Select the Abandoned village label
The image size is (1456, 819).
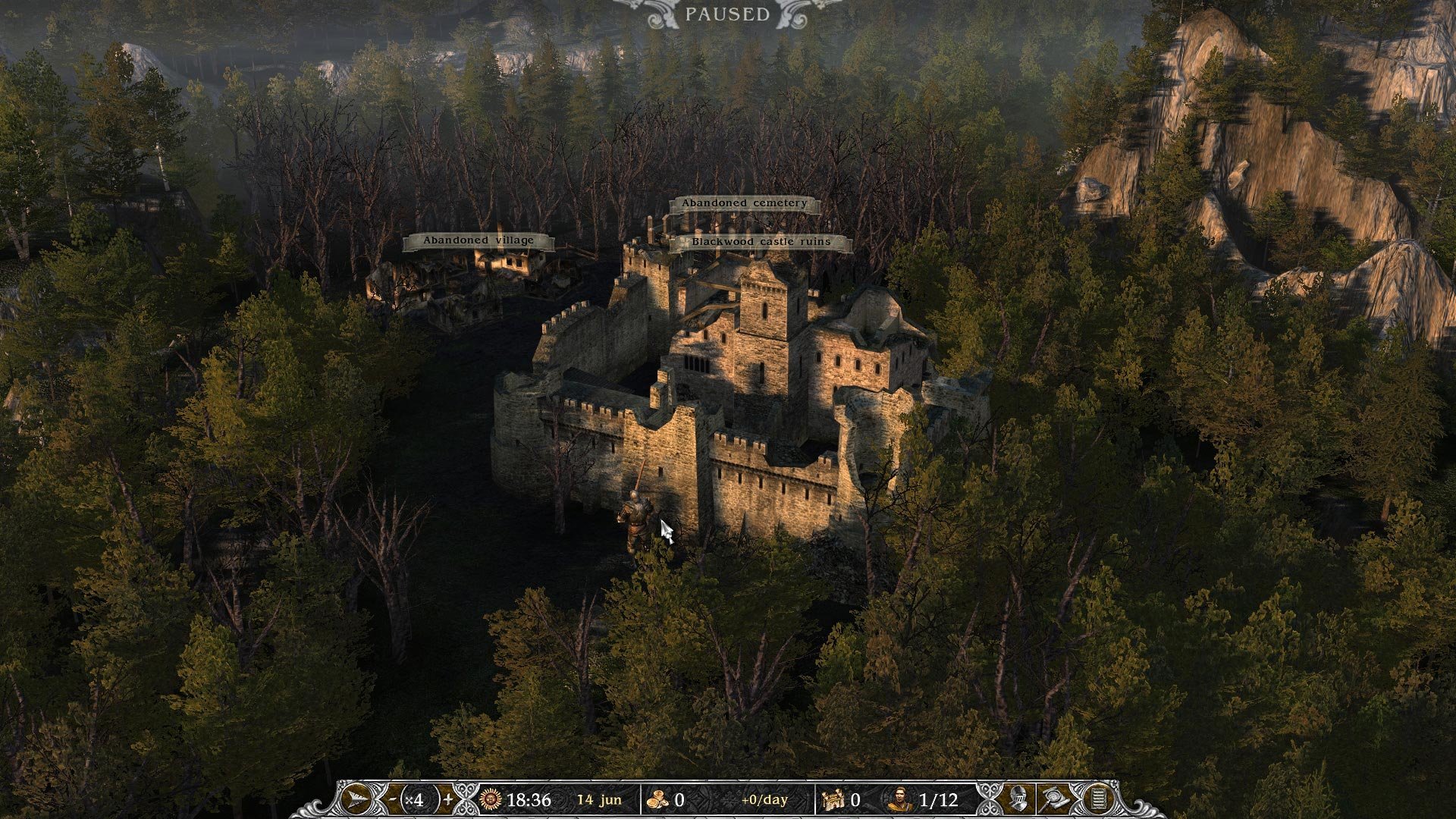point(479,241)
